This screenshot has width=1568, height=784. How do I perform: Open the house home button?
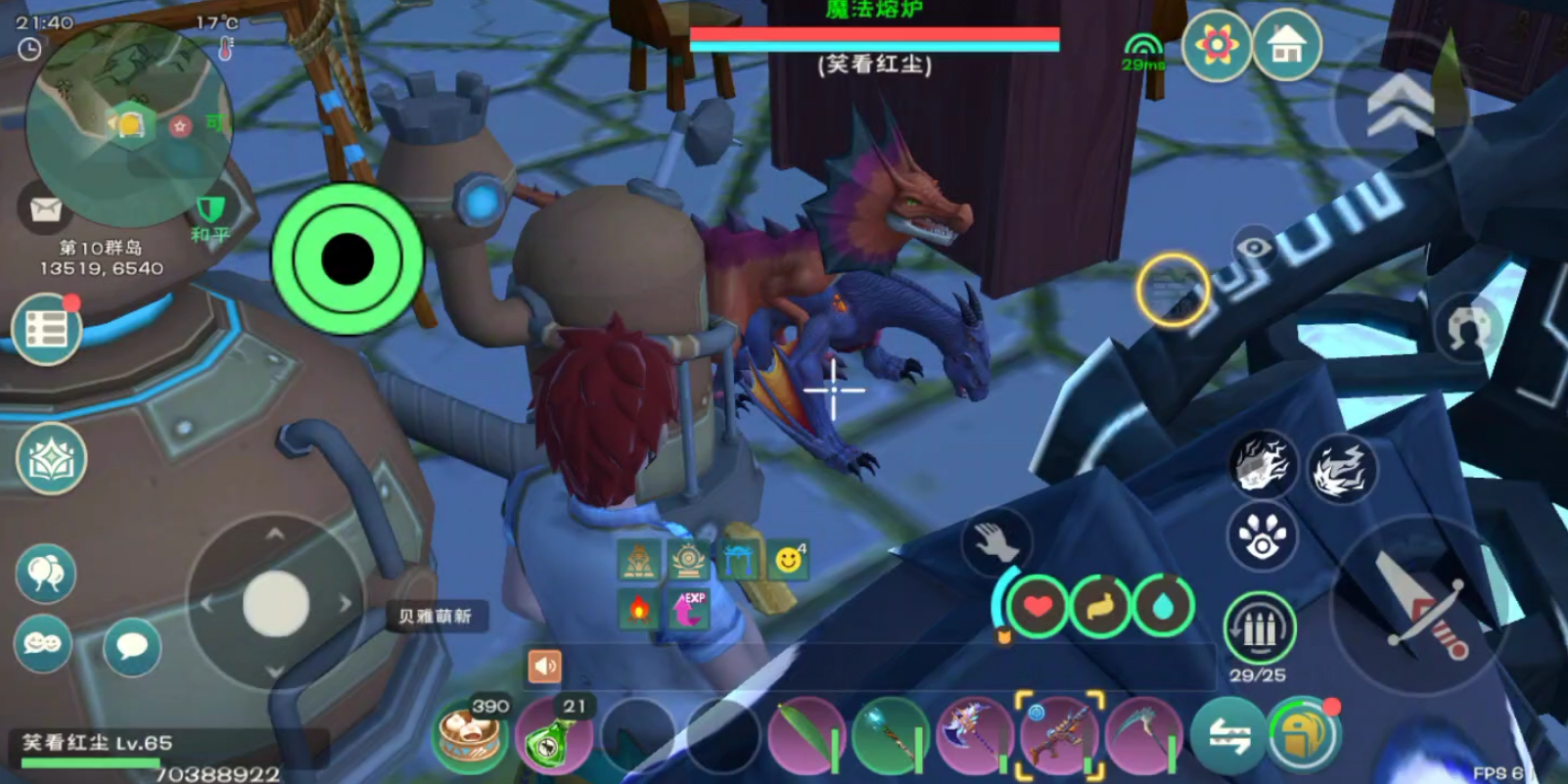tap(1287, 44)
